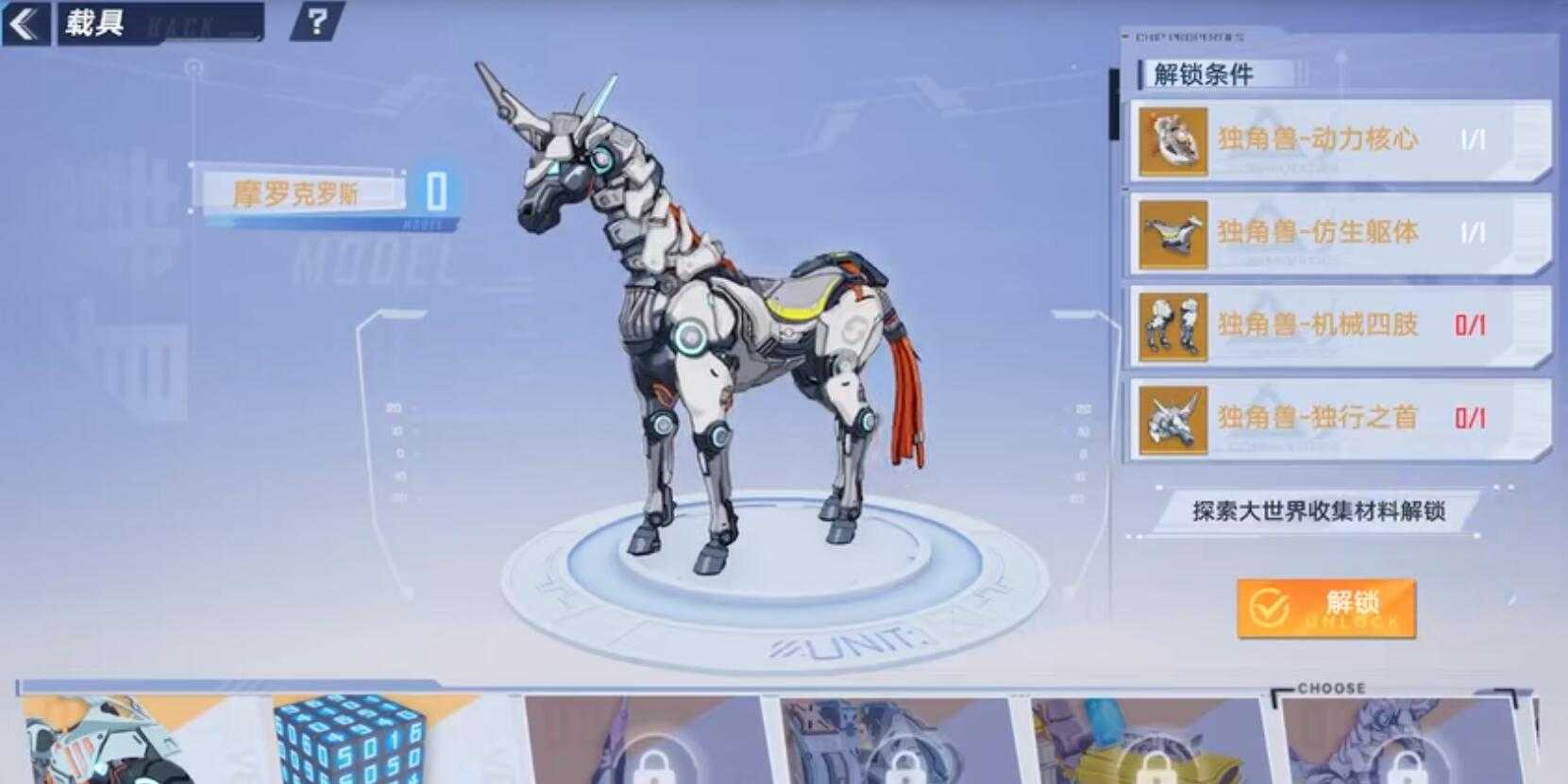Click the orange 解锁 unlock button
1568x784 pixels.
point(1326,609)
